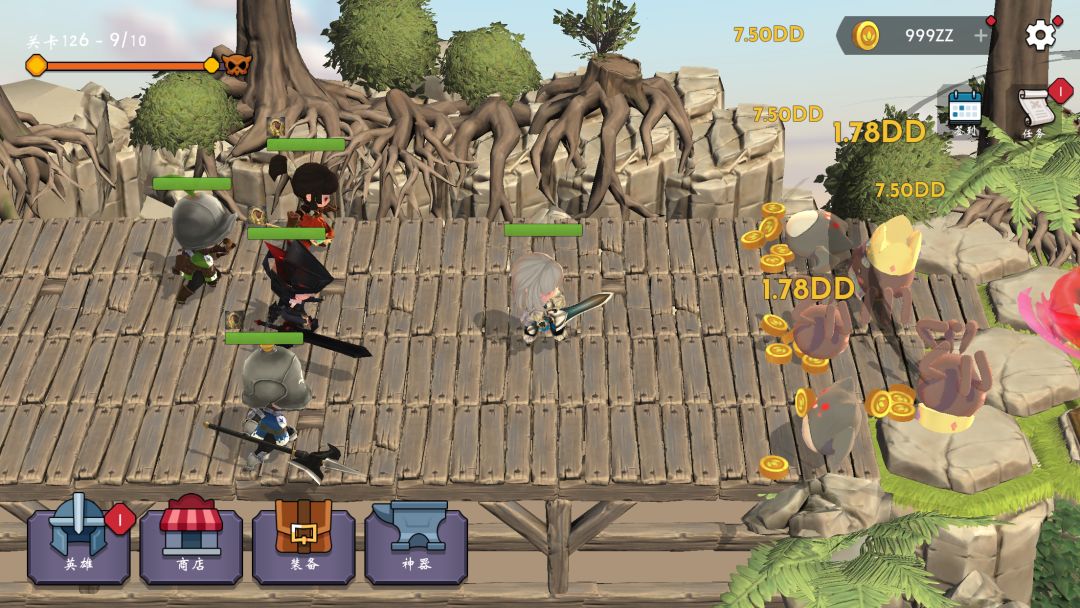The image size is (1080, 608).
Task: Click the boss skull stage icon
Action: point(237,66)
